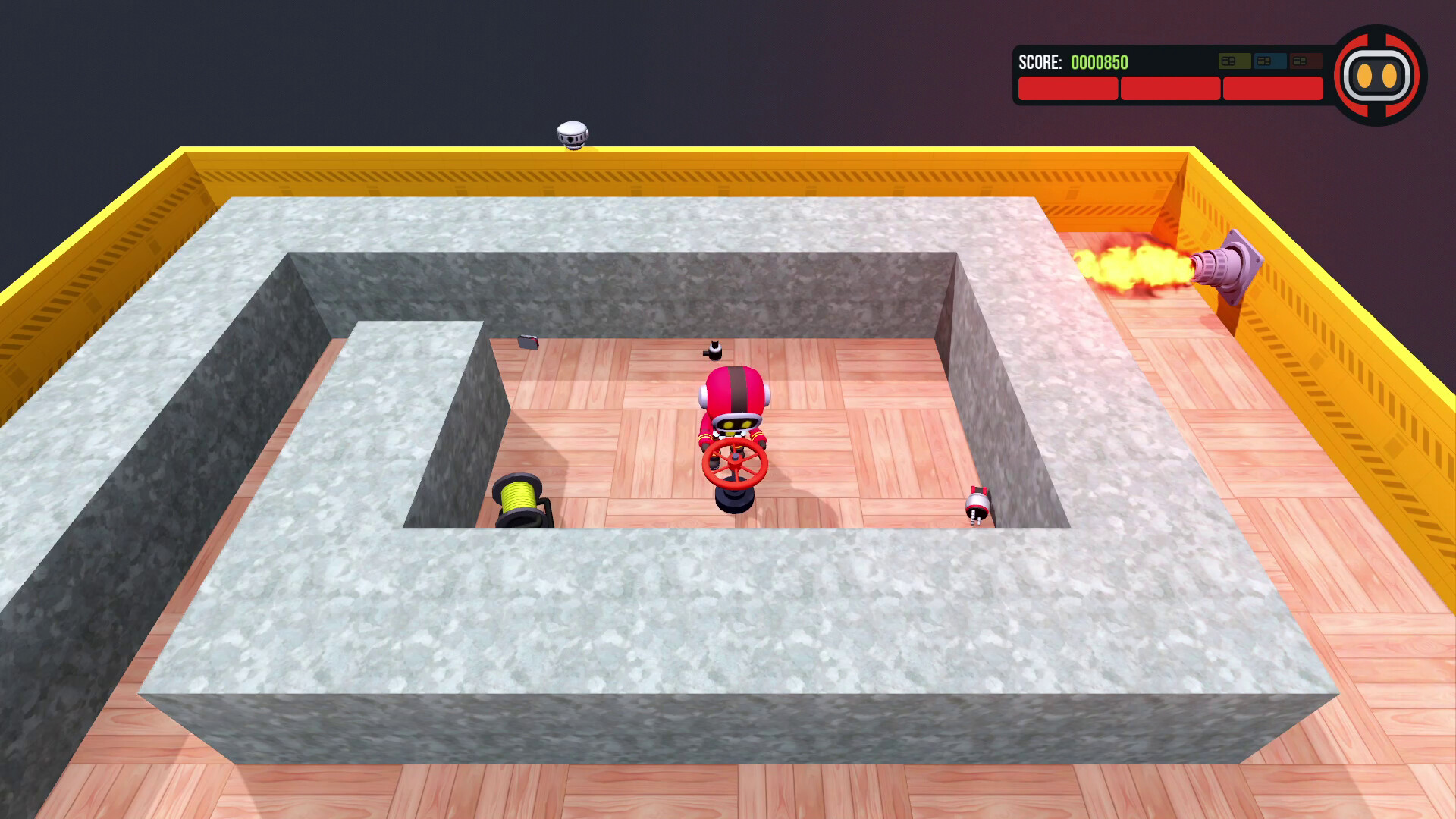Click the SCORE label in the HUD
Viewport: 1456px width, 819px height.
point(1040,63)
